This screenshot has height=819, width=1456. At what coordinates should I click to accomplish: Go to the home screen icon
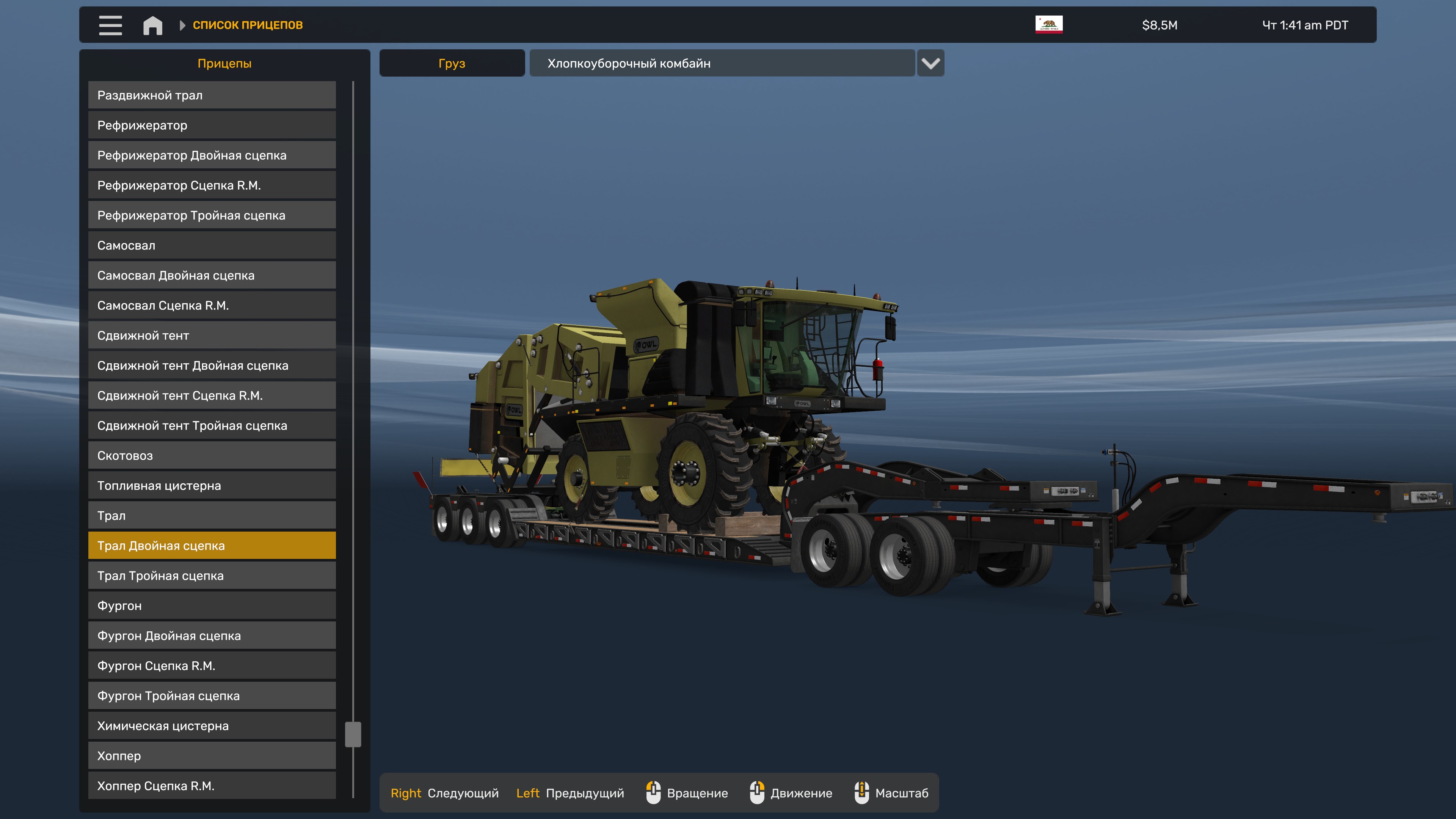click(152, 25)
